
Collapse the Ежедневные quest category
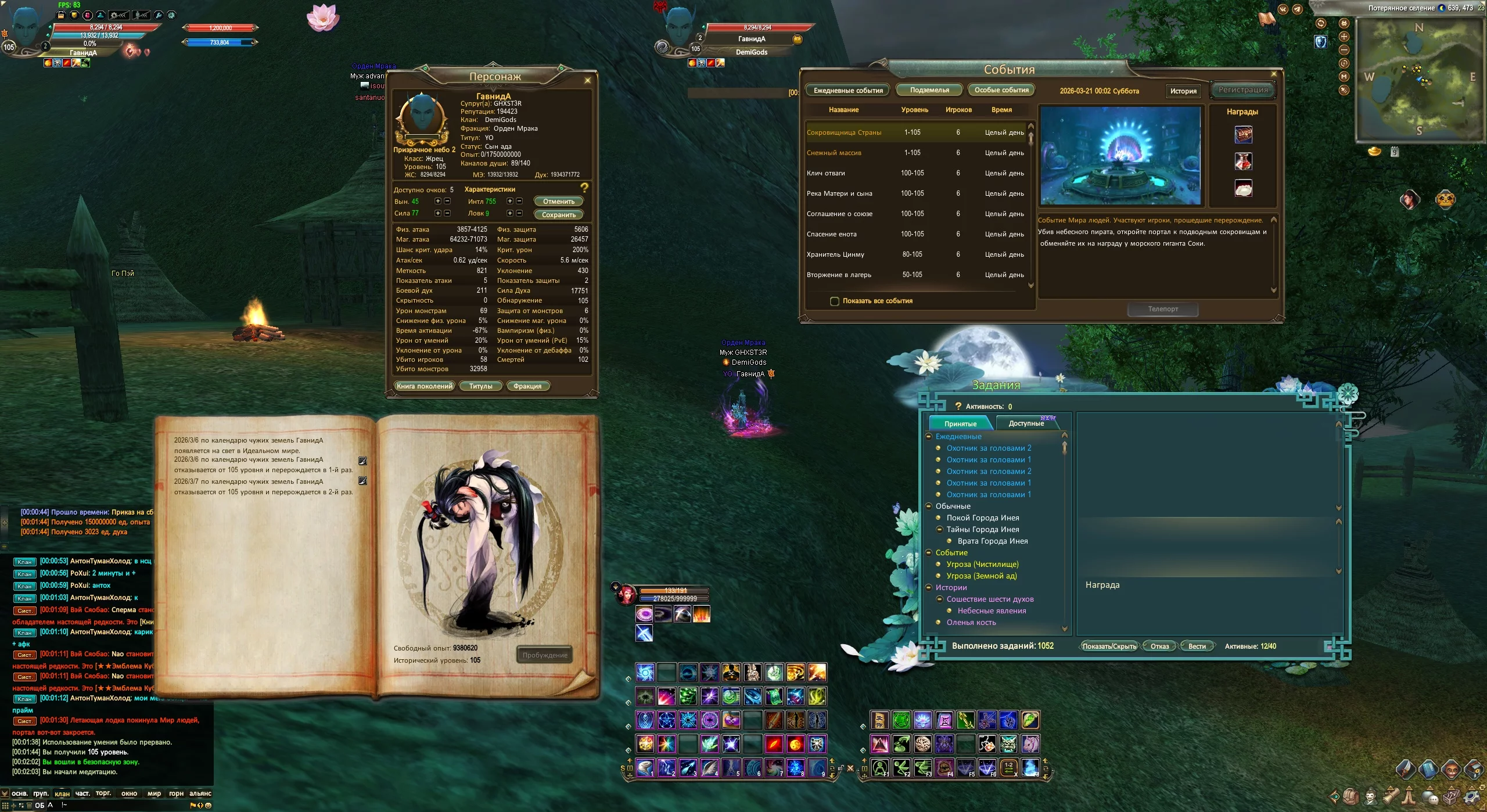click(929, 436)
